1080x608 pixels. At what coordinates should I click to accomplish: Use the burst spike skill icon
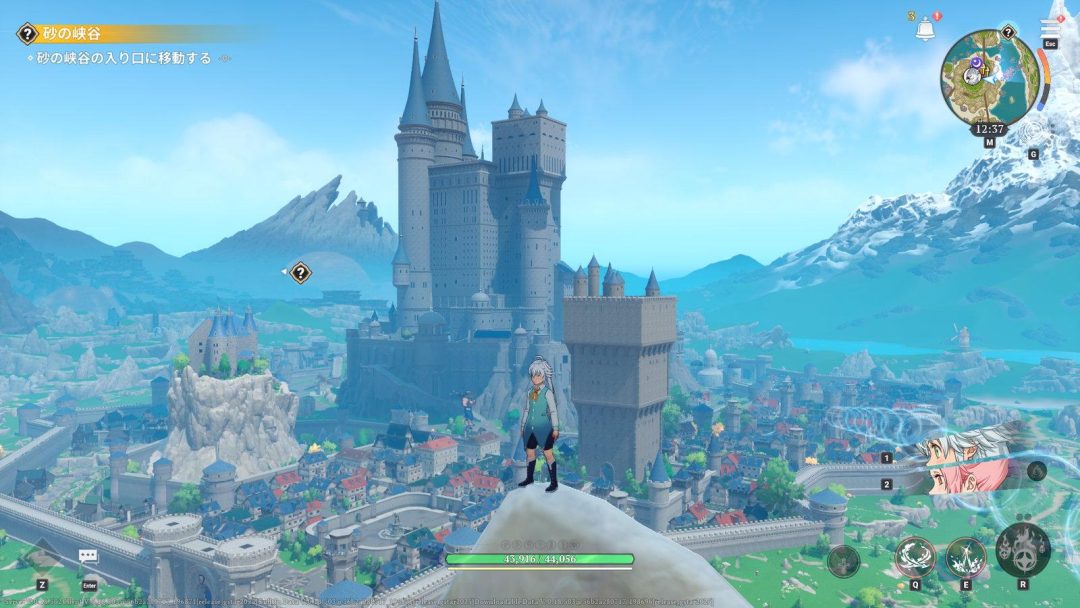point(966,555)
